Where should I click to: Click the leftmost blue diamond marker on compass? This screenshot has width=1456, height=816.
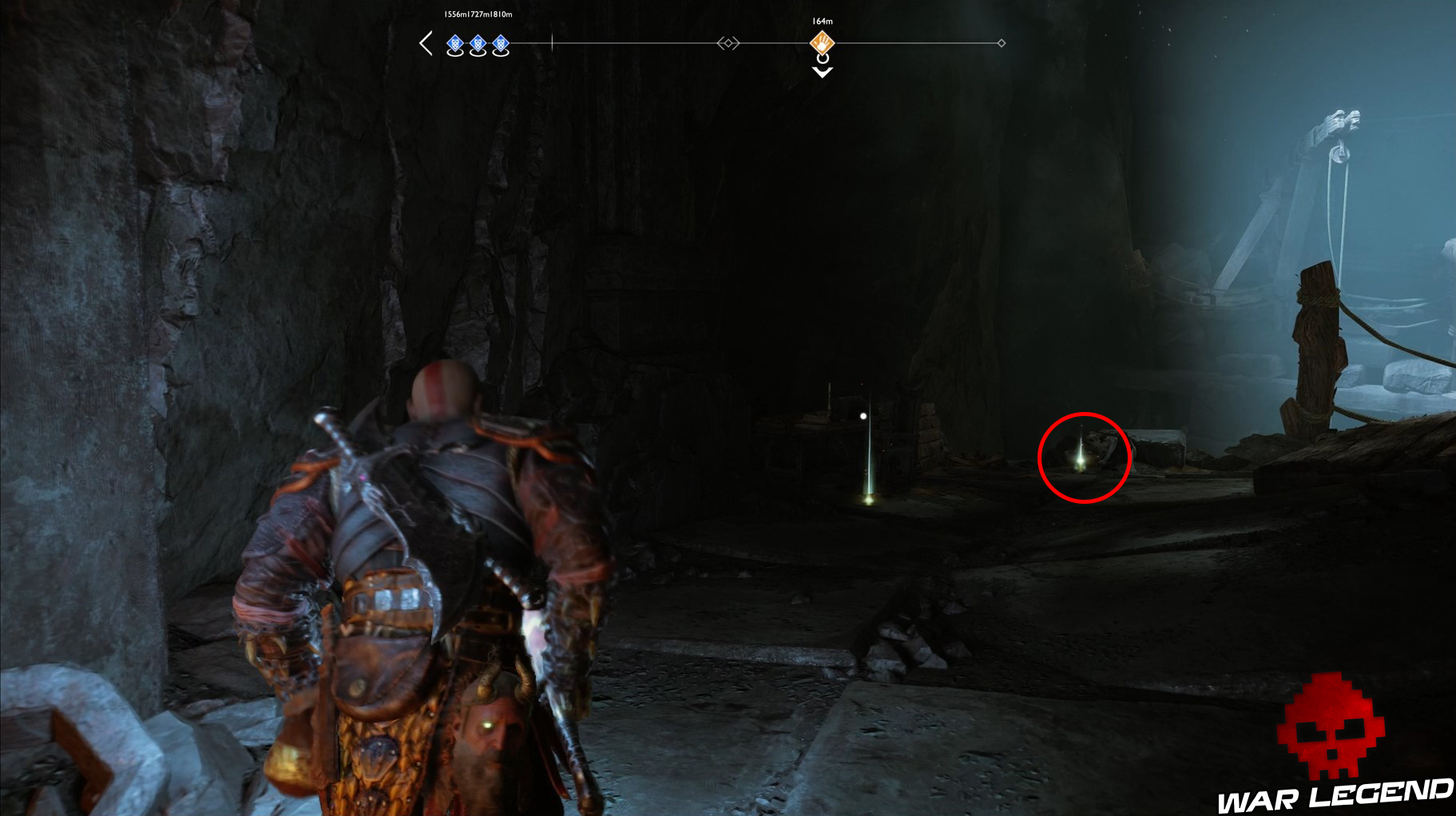454,42
